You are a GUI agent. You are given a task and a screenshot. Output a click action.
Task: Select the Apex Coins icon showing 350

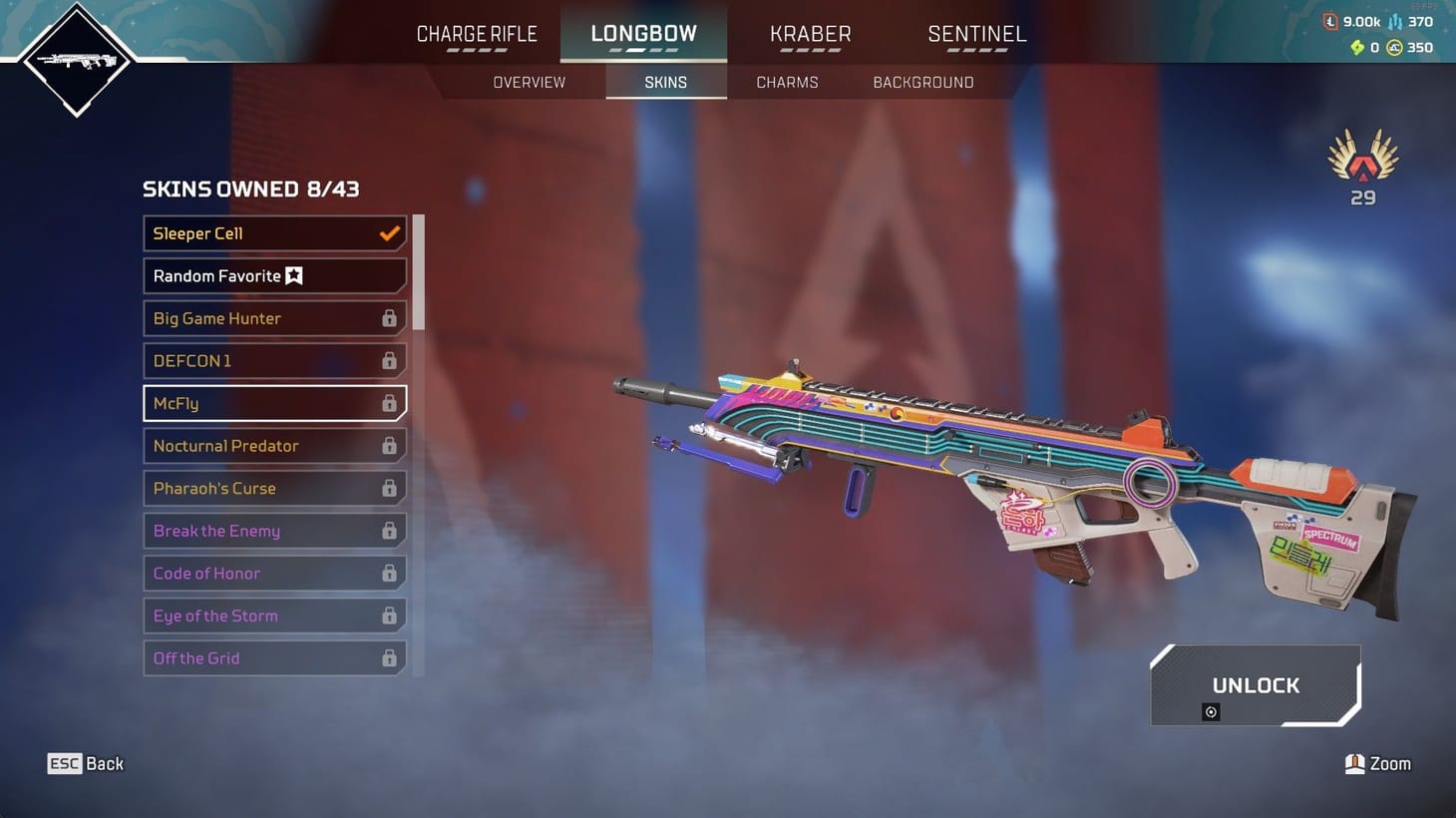coord(1395,47)
